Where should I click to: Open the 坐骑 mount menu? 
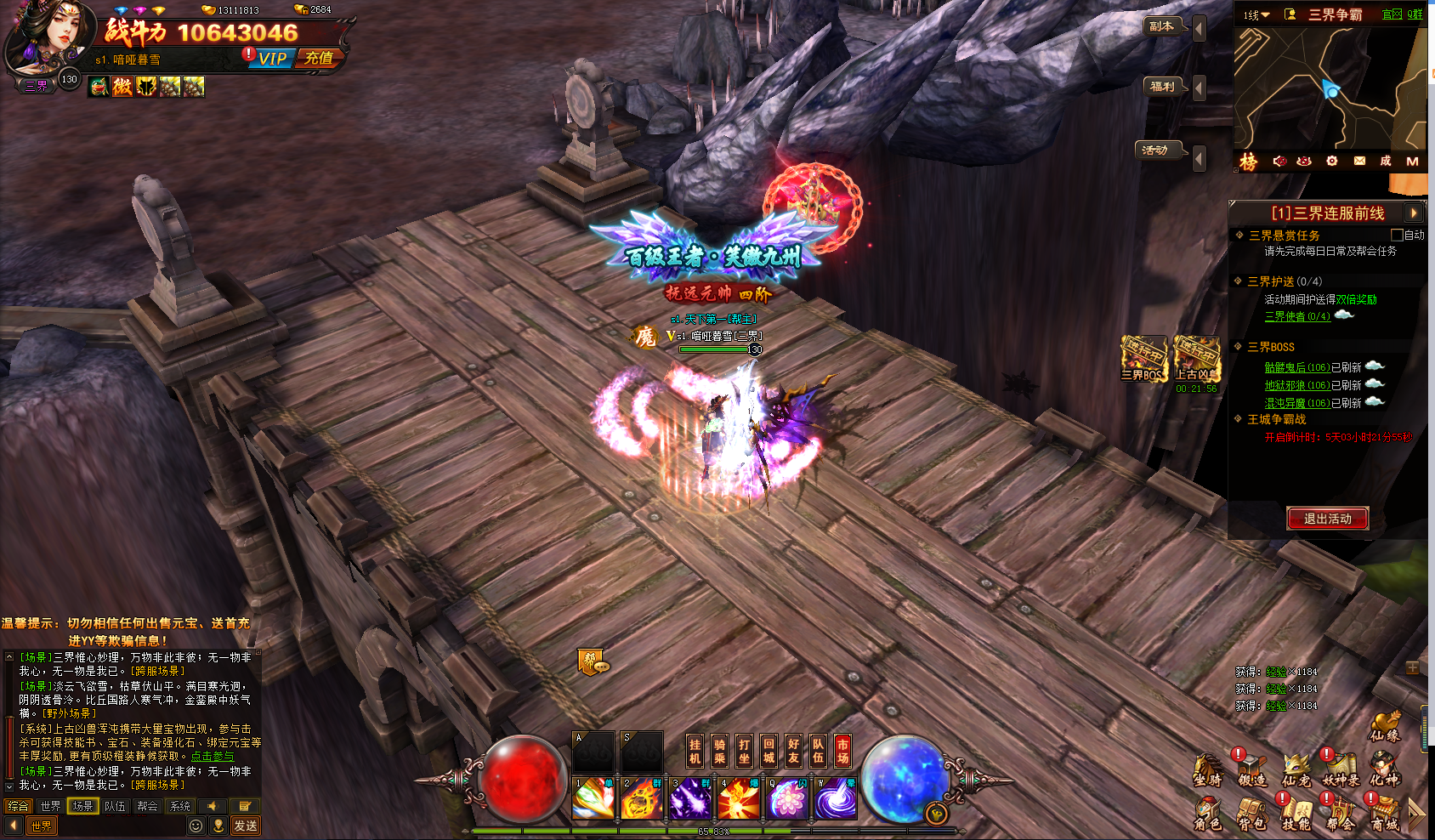(x=1207, y=768)
